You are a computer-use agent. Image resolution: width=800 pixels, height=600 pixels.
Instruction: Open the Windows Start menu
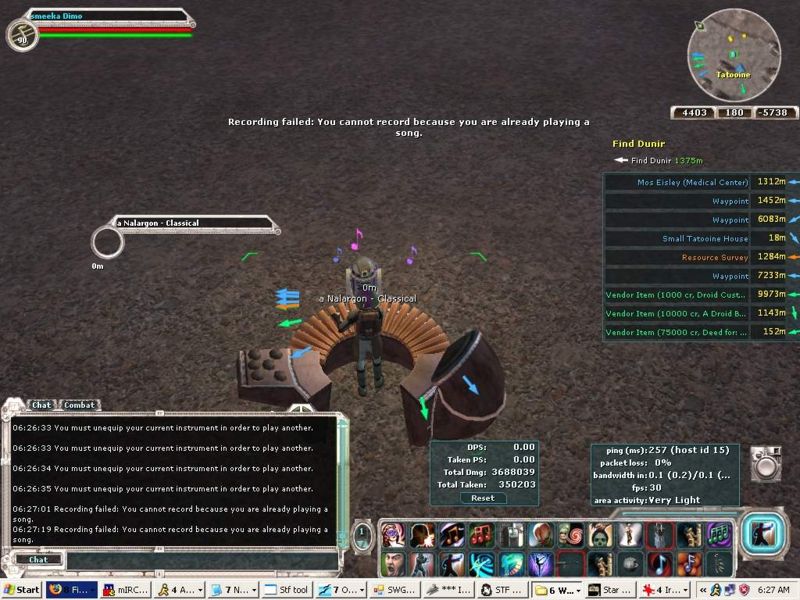point(22,590)
